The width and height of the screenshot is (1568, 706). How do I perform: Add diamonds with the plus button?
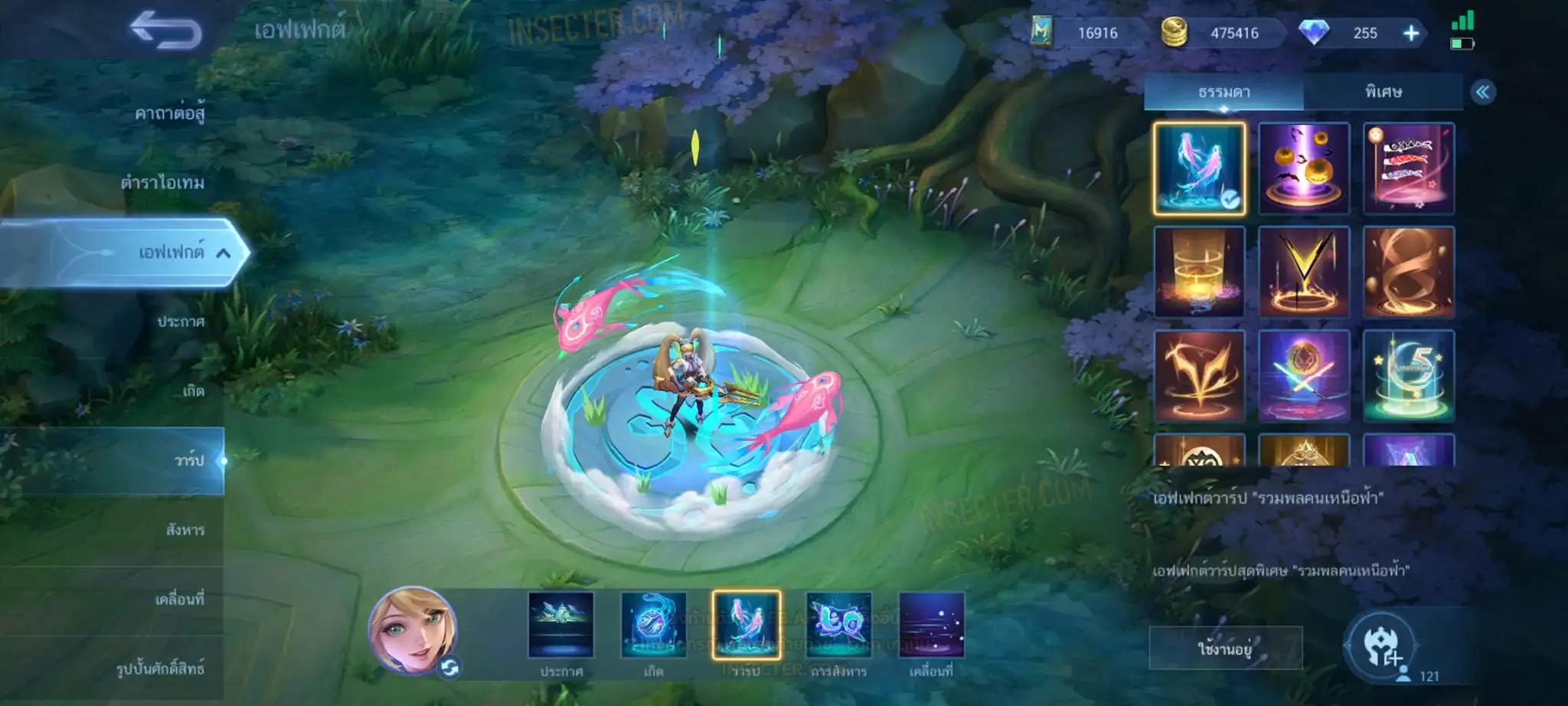pyautogui.click(x=1410, y=33)
